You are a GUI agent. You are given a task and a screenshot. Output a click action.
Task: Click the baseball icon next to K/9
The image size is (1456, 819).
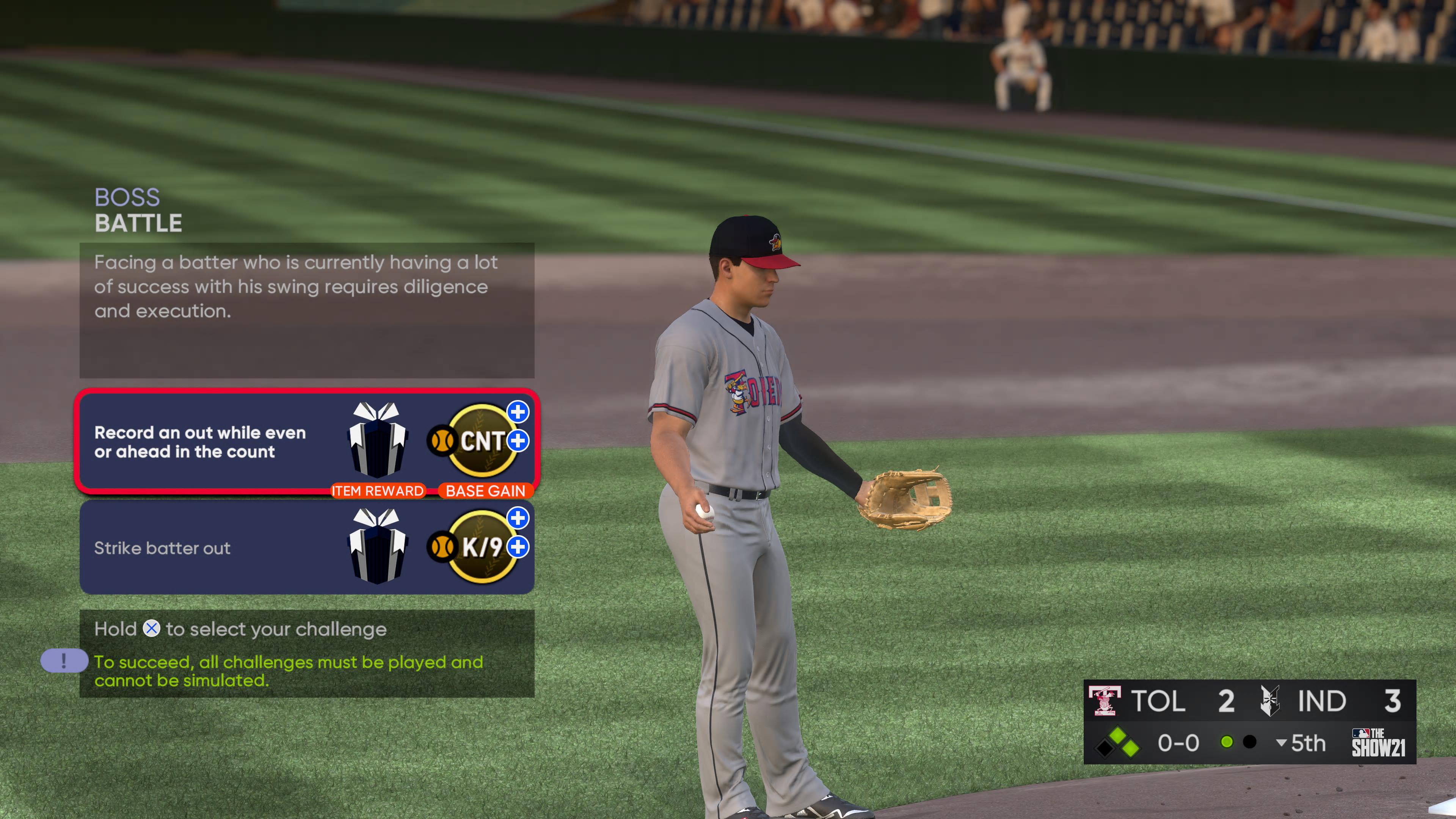443,547
